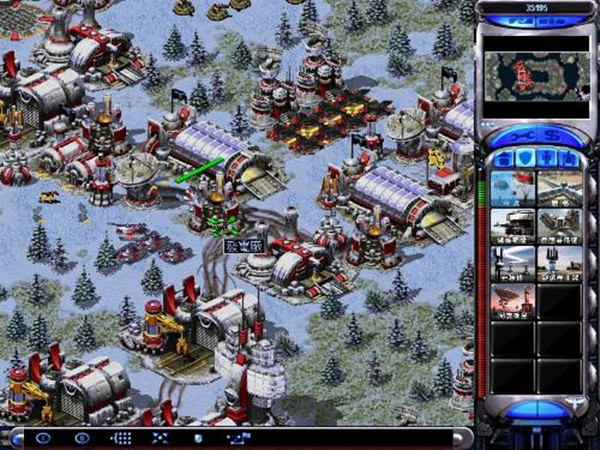
Task: Activate the dollar-sign sell button
Action: (555, 133)
